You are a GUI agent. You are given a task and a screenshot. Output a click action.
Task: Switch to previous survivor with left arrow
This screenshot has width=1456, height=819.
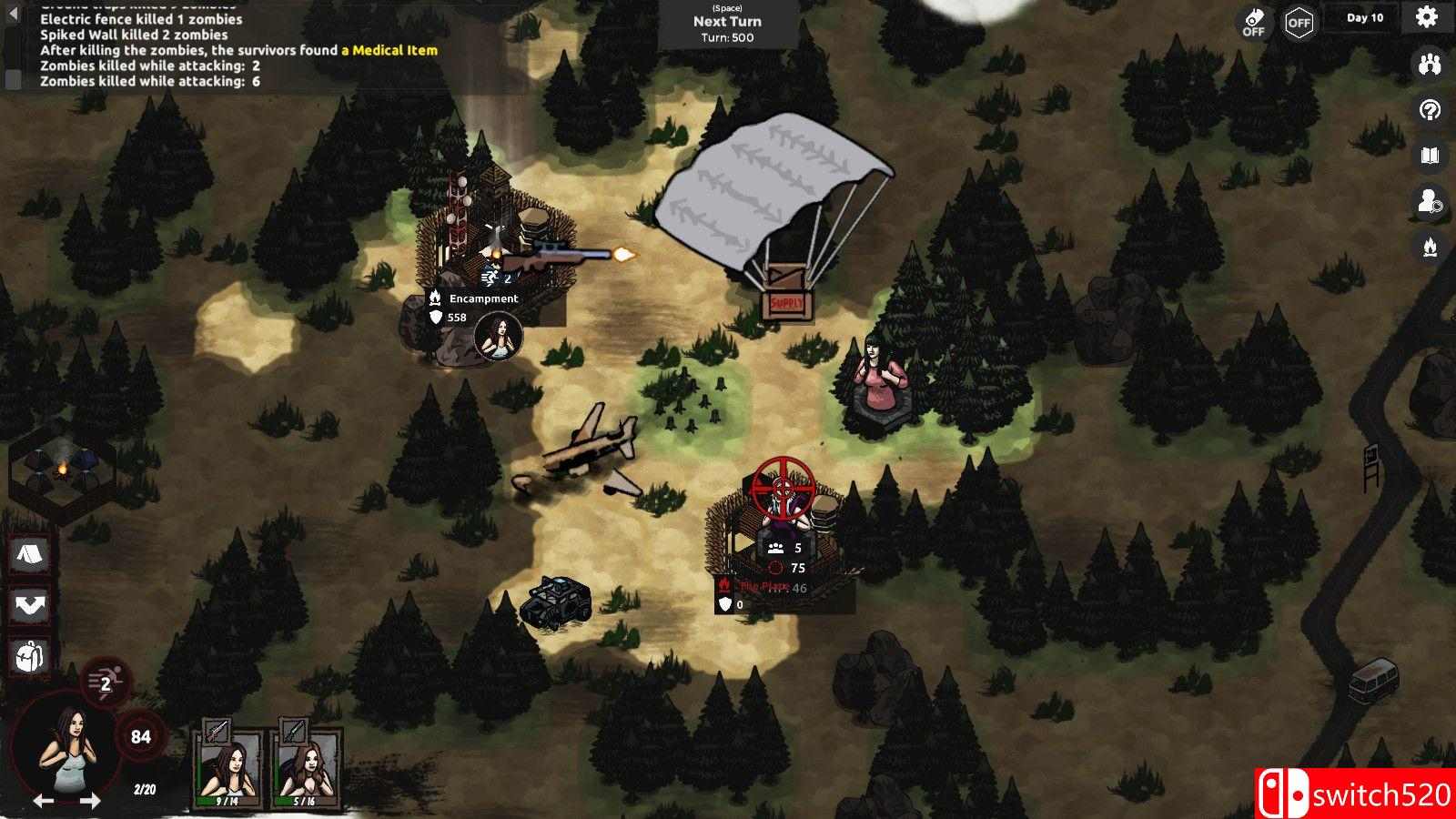point(43,802)
